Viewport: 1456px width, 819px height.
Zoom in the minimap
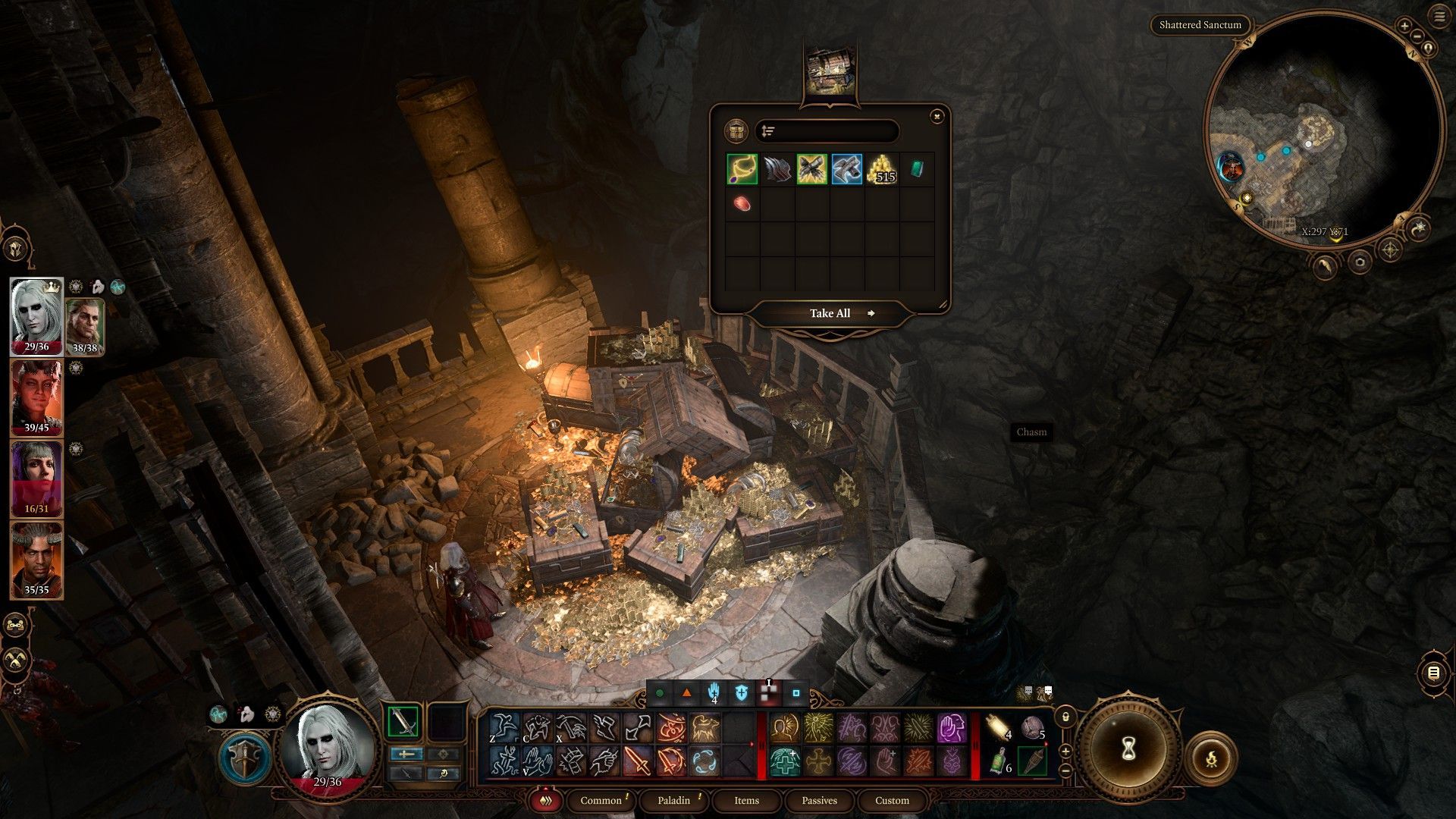pyautogui.click(x=1404, y=26)
